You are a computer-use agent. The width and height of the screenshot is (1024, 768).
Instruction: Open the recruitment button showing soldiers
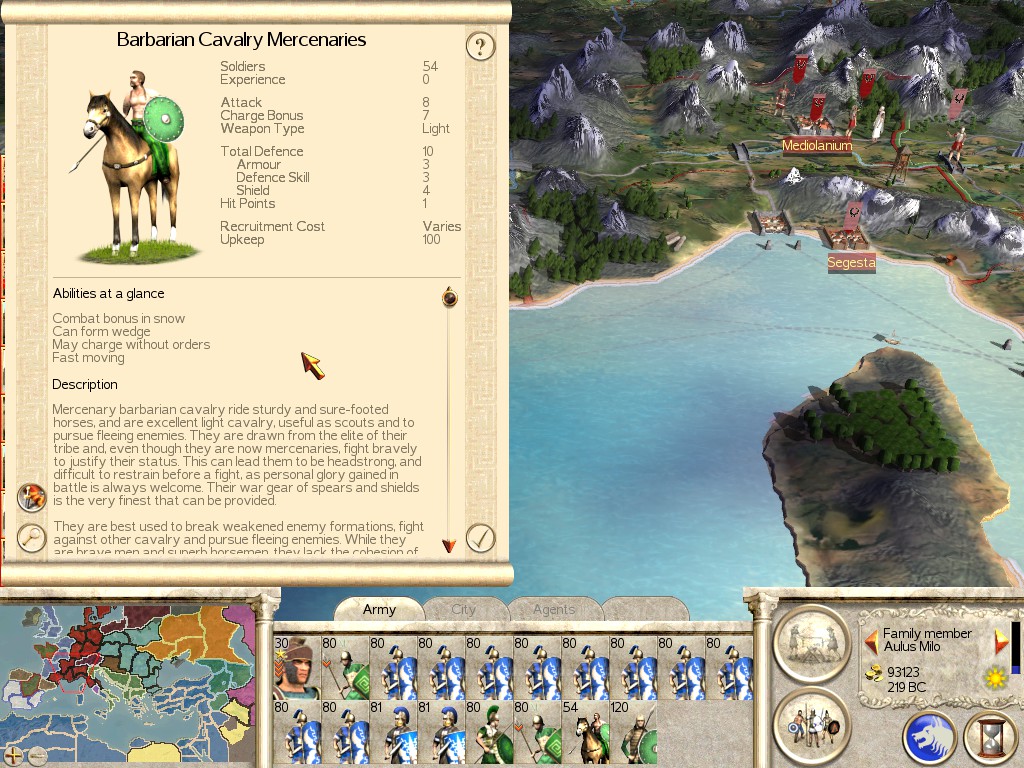tap(811, 724)
